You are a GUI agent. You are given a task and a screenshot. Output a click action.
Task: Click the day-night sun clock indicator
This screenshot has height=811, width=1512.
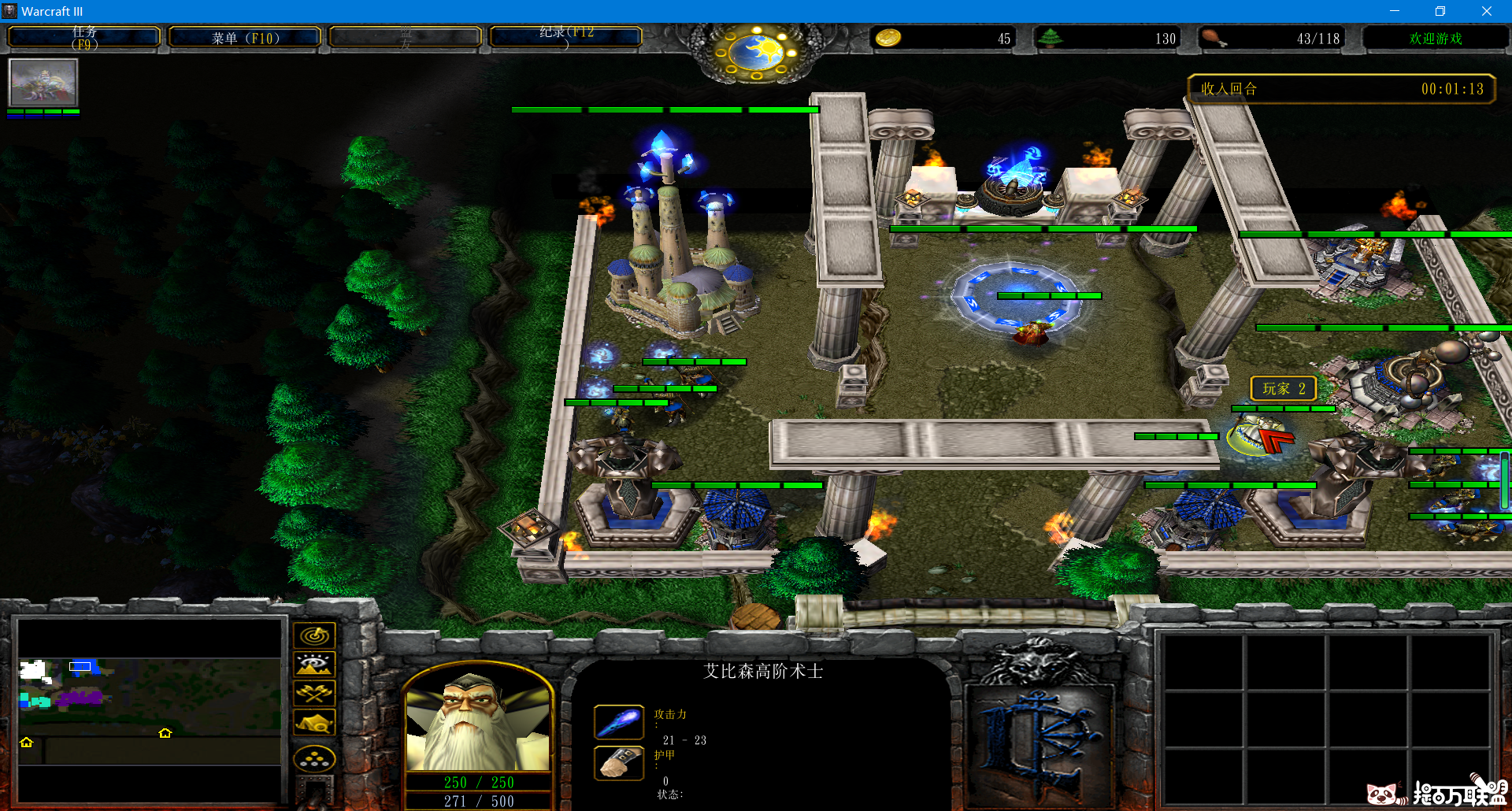(x=756, y=52)
